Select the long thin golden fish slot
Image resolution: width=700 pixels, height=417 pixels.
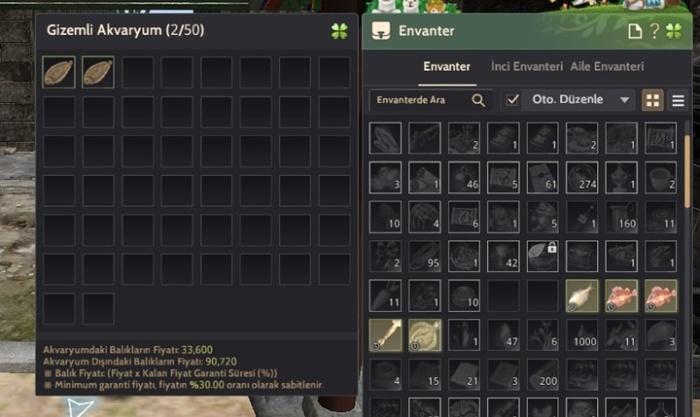click(x=386, y=334)
